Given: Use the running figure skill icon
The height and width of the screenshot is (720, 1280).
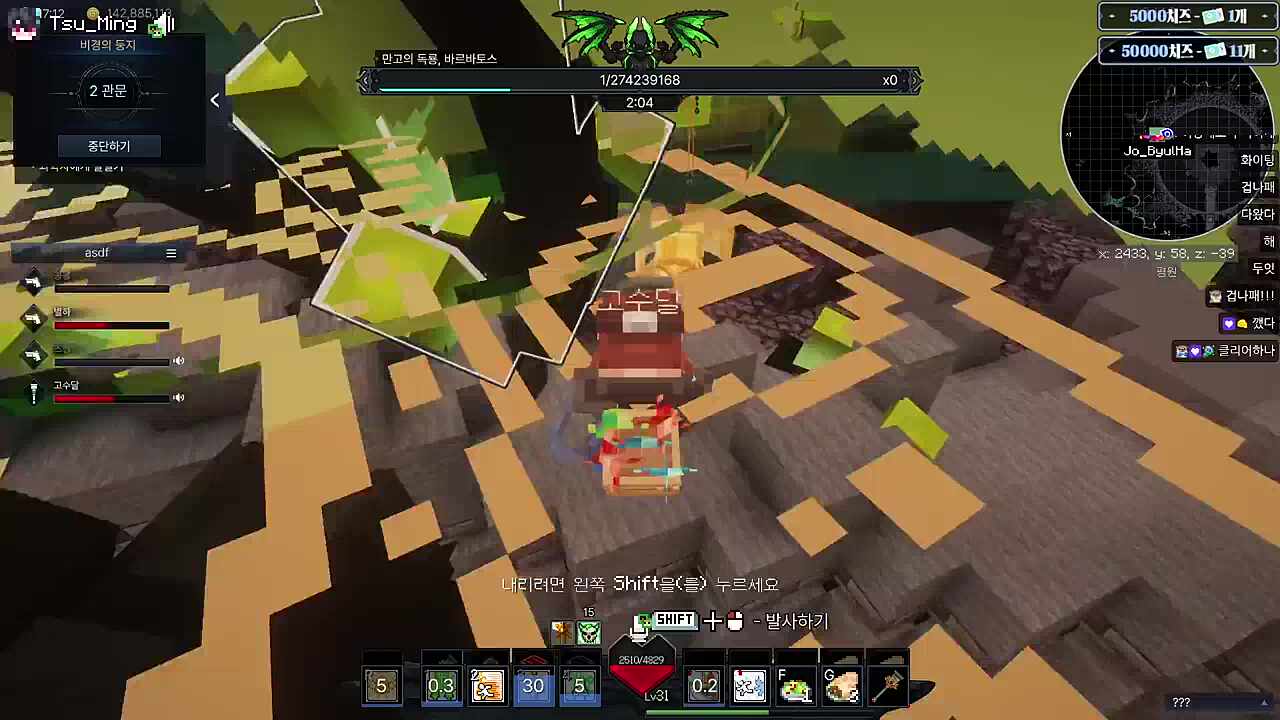Looking at the screenshot, I should [487, 686].
